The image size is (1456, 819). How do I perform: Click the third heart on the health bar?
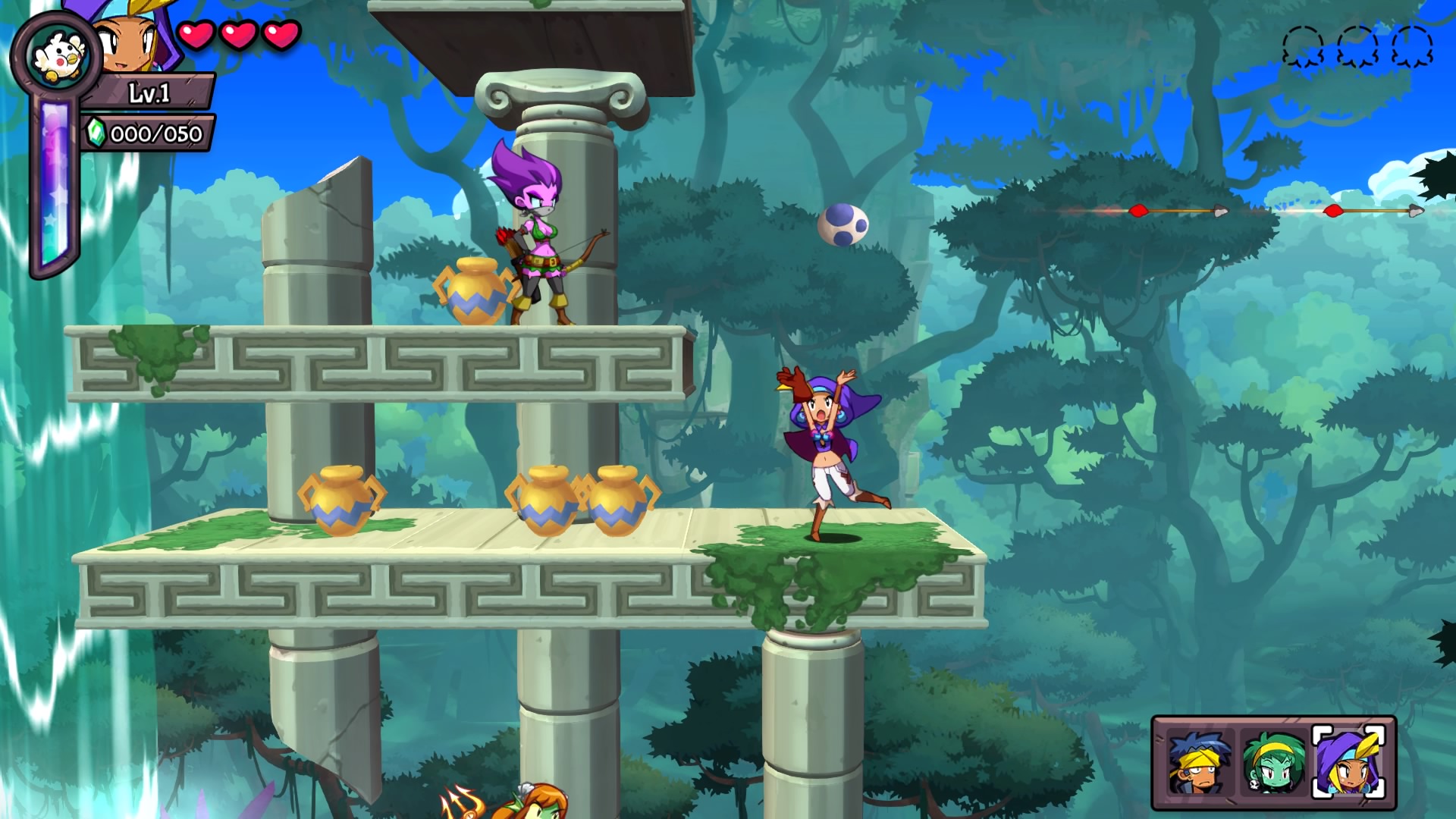pyautogui.click(x=280, y=34)
